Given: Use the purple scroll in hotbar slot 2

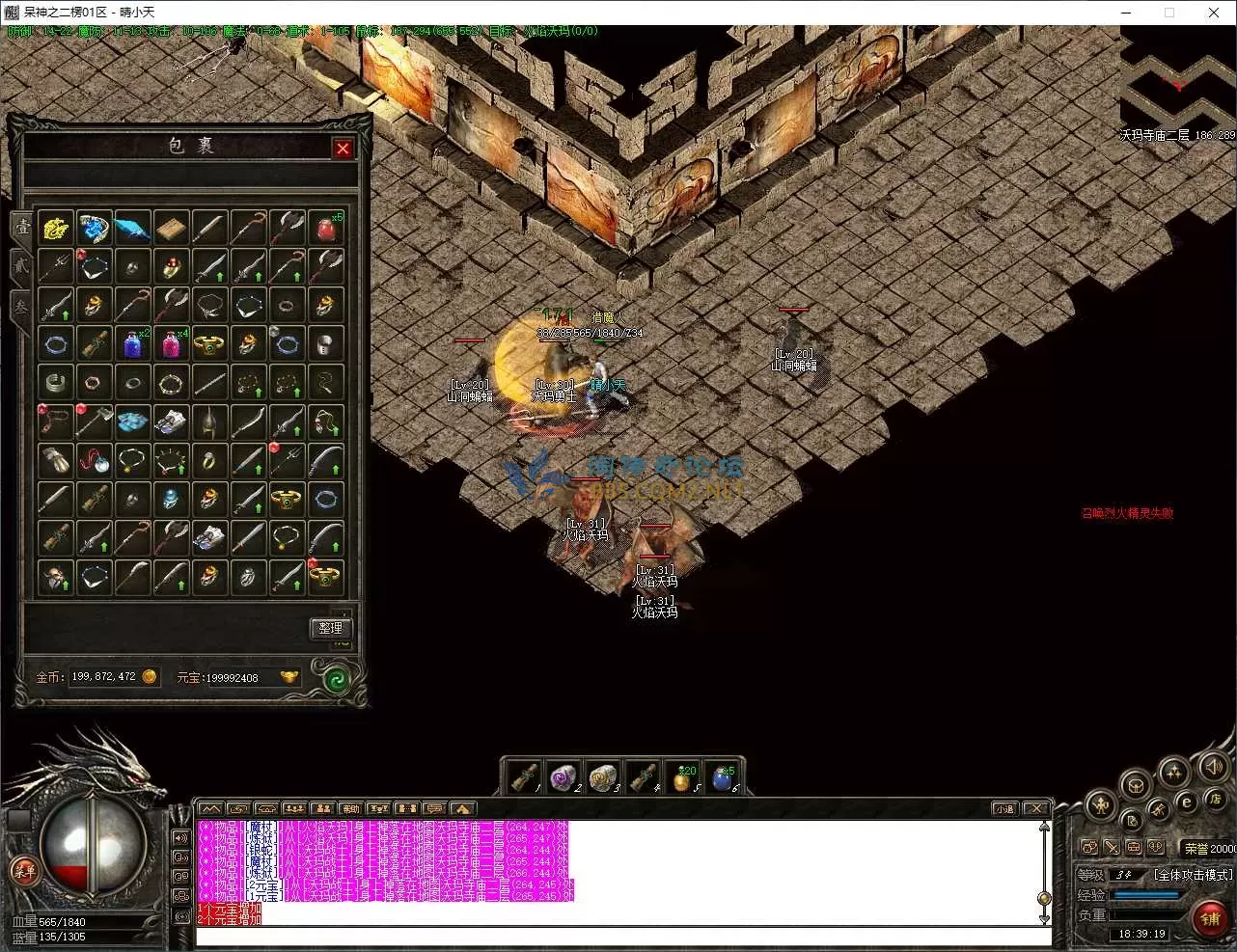Looking at the screenshot, I should [x=563, y=776].
